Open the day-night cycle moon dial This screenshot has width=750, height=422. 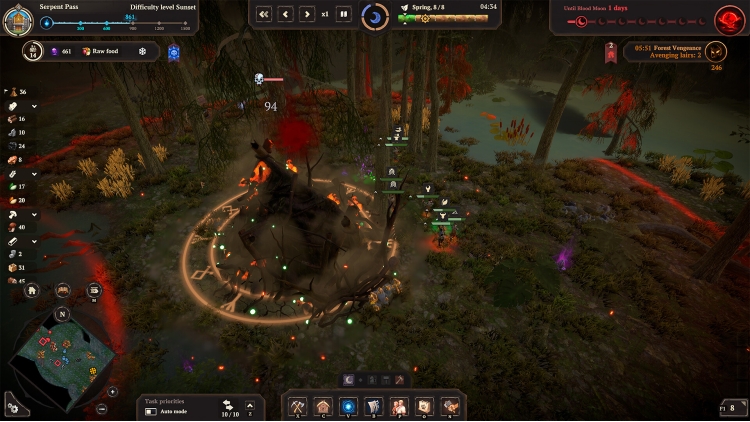375,15
